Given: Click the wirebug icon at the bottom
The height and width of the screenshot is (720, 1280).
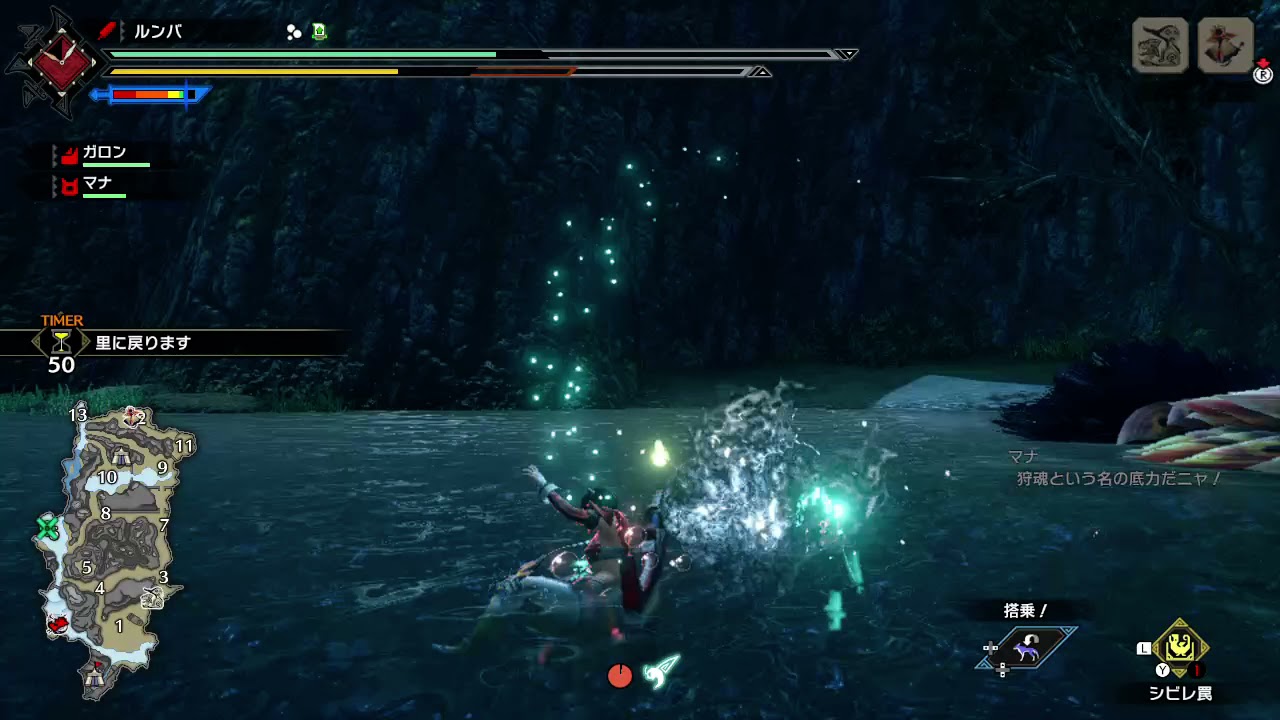Looking at the screenshot, I should 661,671.
